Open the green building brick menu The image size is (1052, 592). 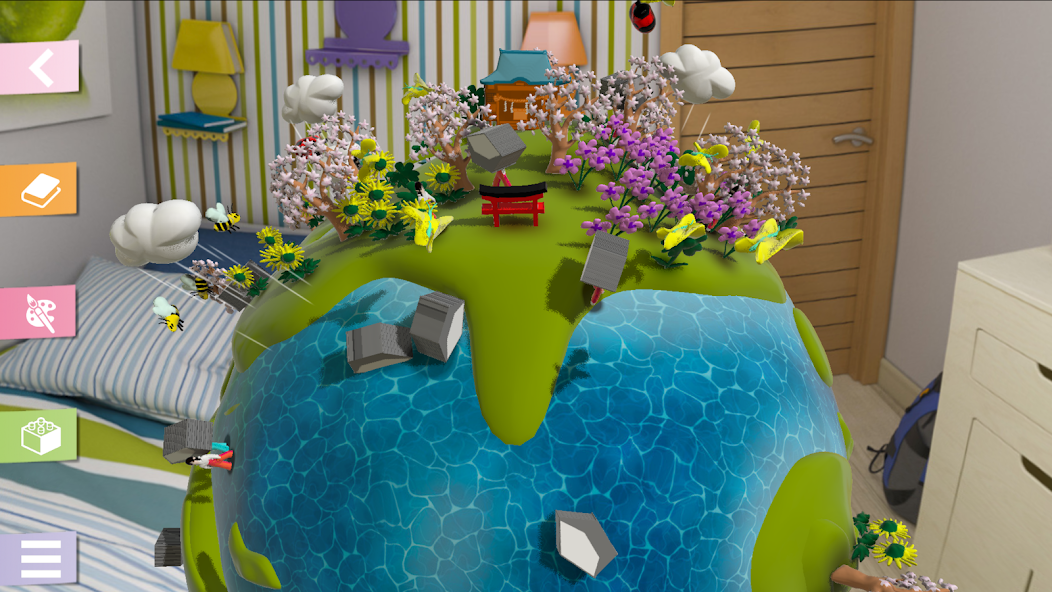[x=39, y=435]
